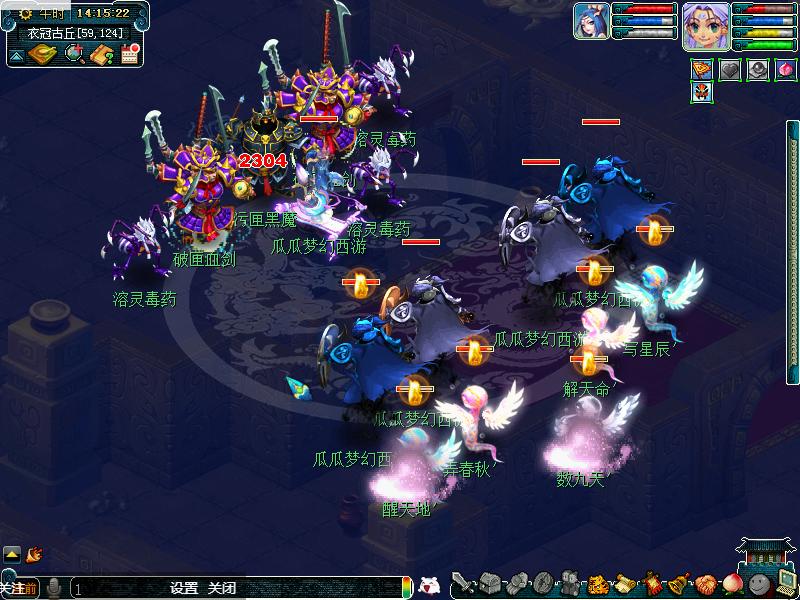The image size is (800, 600).
Task: Open the treasure chest inventory icon
Action: [x=489, y=583]
